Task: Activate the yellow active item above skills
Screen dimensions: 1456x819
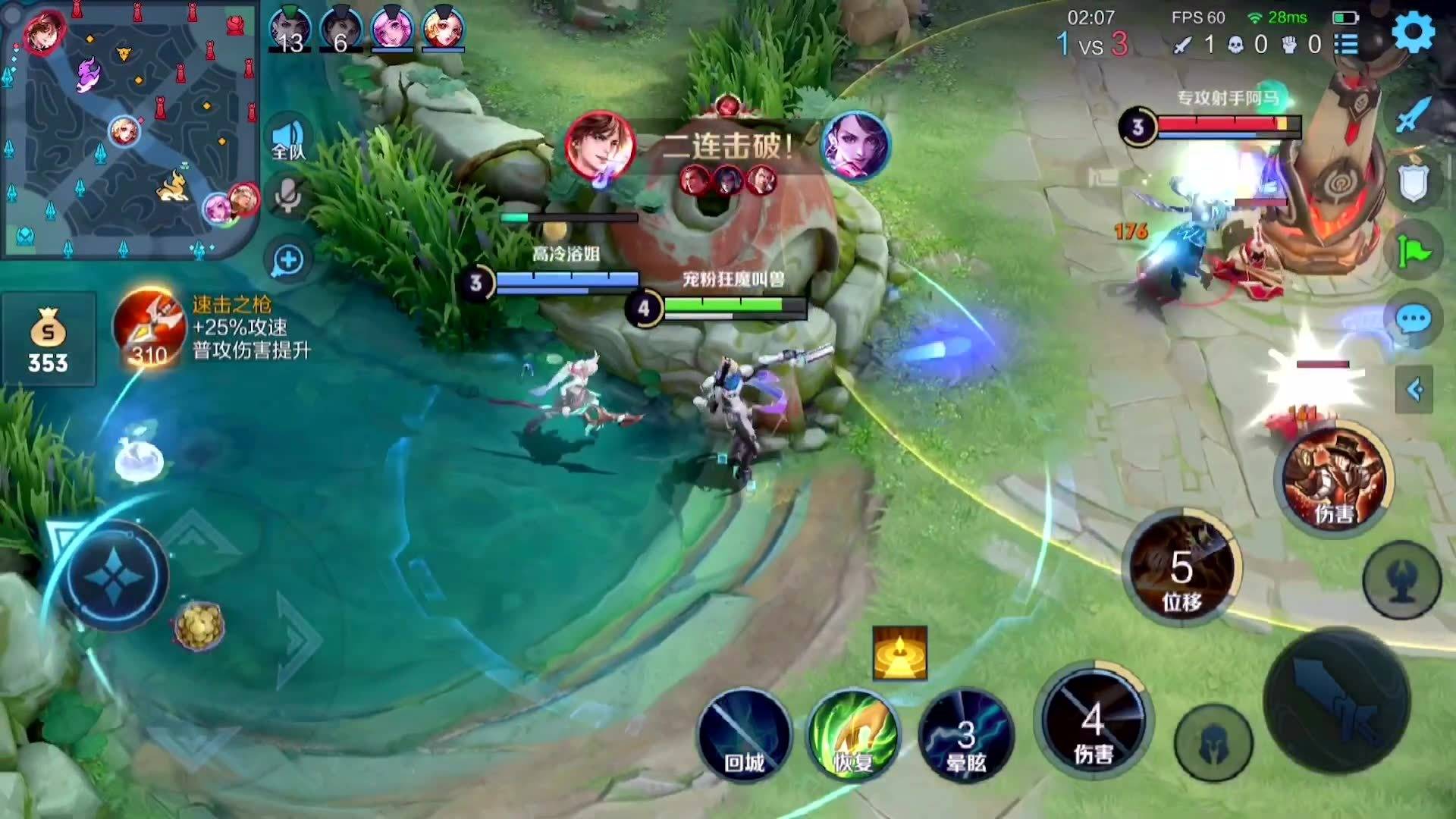Action: tap(899, 653)
